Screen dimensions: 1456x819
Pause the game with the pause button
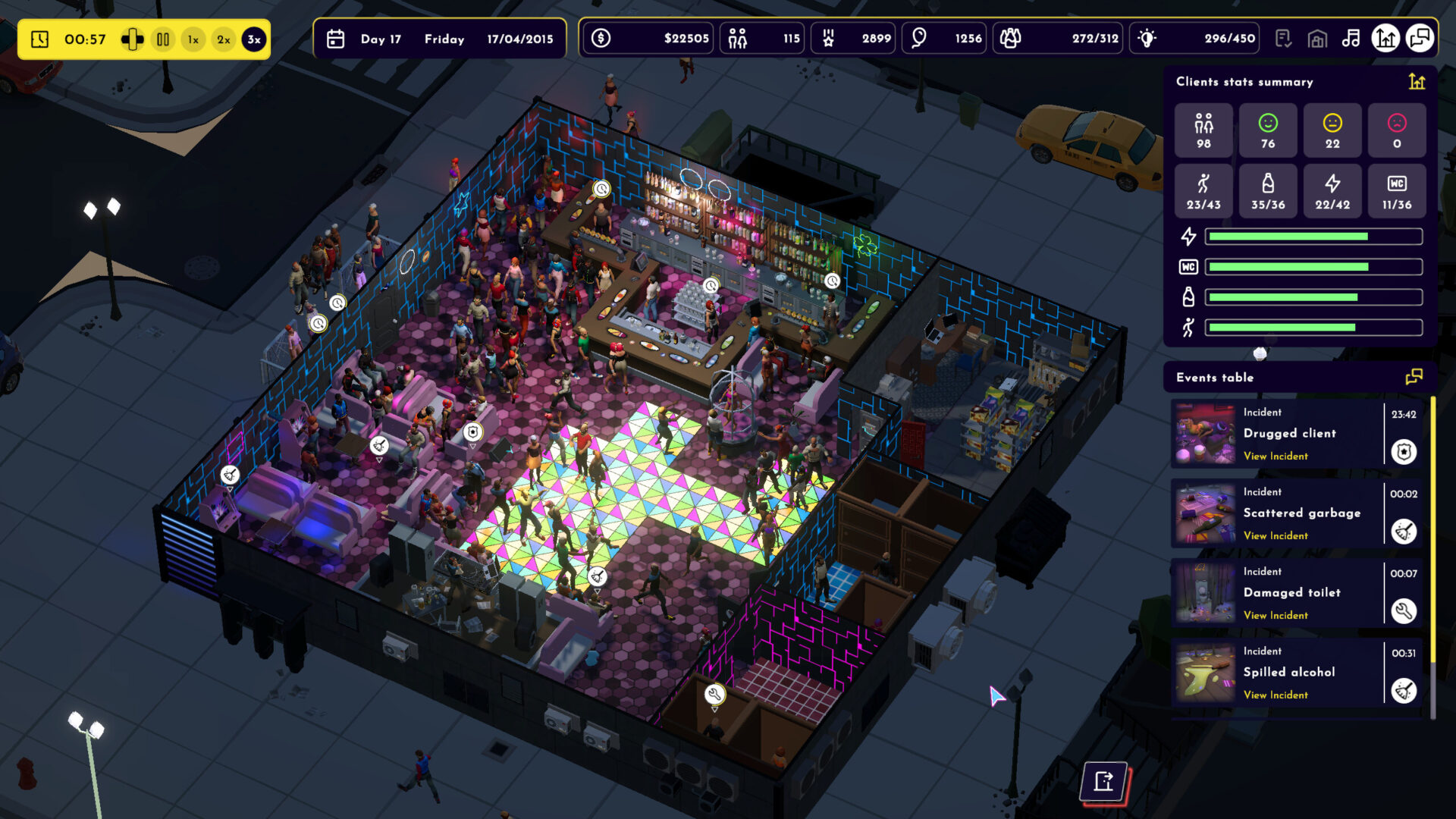(163, 39)
